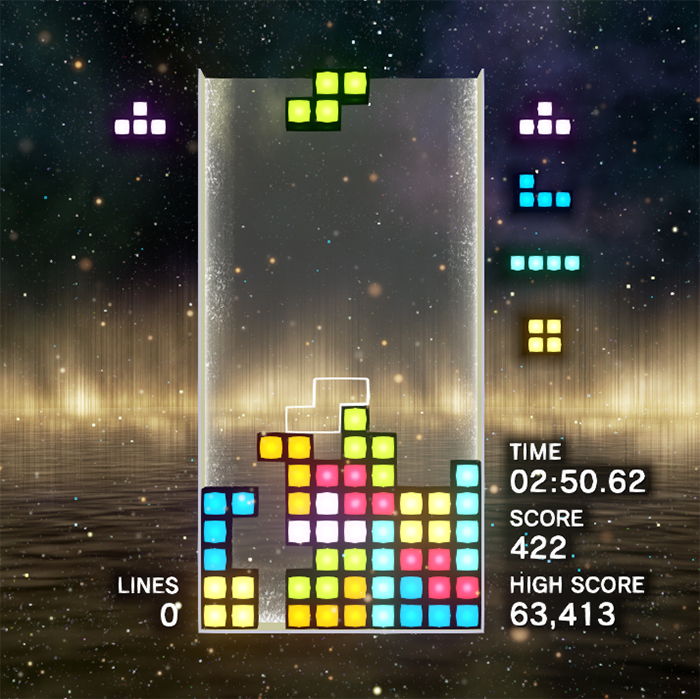Select the blue J-piece in the next queue
700x699 pixels.
[543, 194]
